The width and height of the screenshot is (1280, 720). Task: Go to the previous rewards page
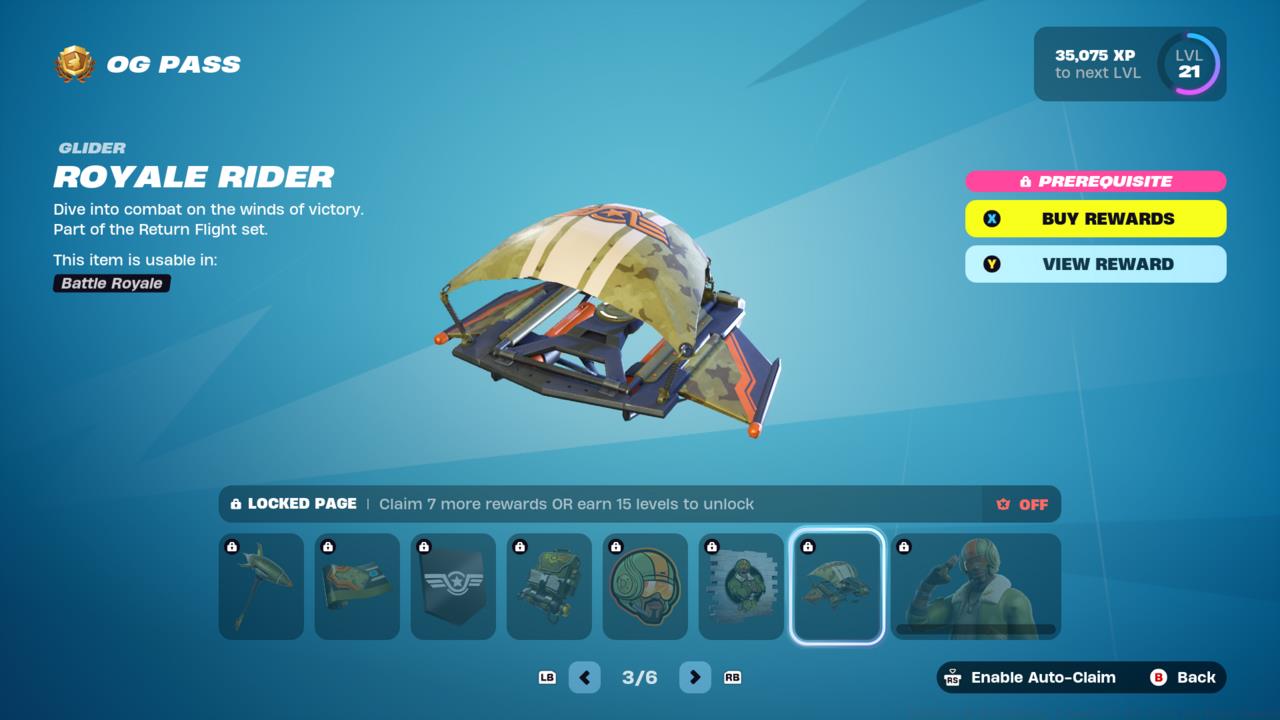pyautogui.click(x=585, y=677)
